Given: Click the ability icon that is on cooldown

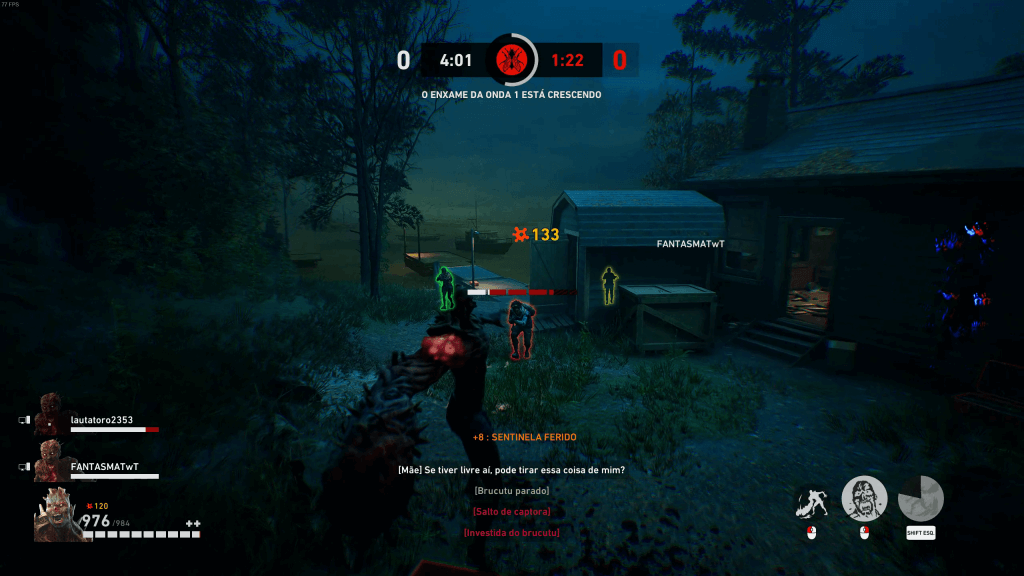Looking at the screenshot, I should (x=920, y=499).
